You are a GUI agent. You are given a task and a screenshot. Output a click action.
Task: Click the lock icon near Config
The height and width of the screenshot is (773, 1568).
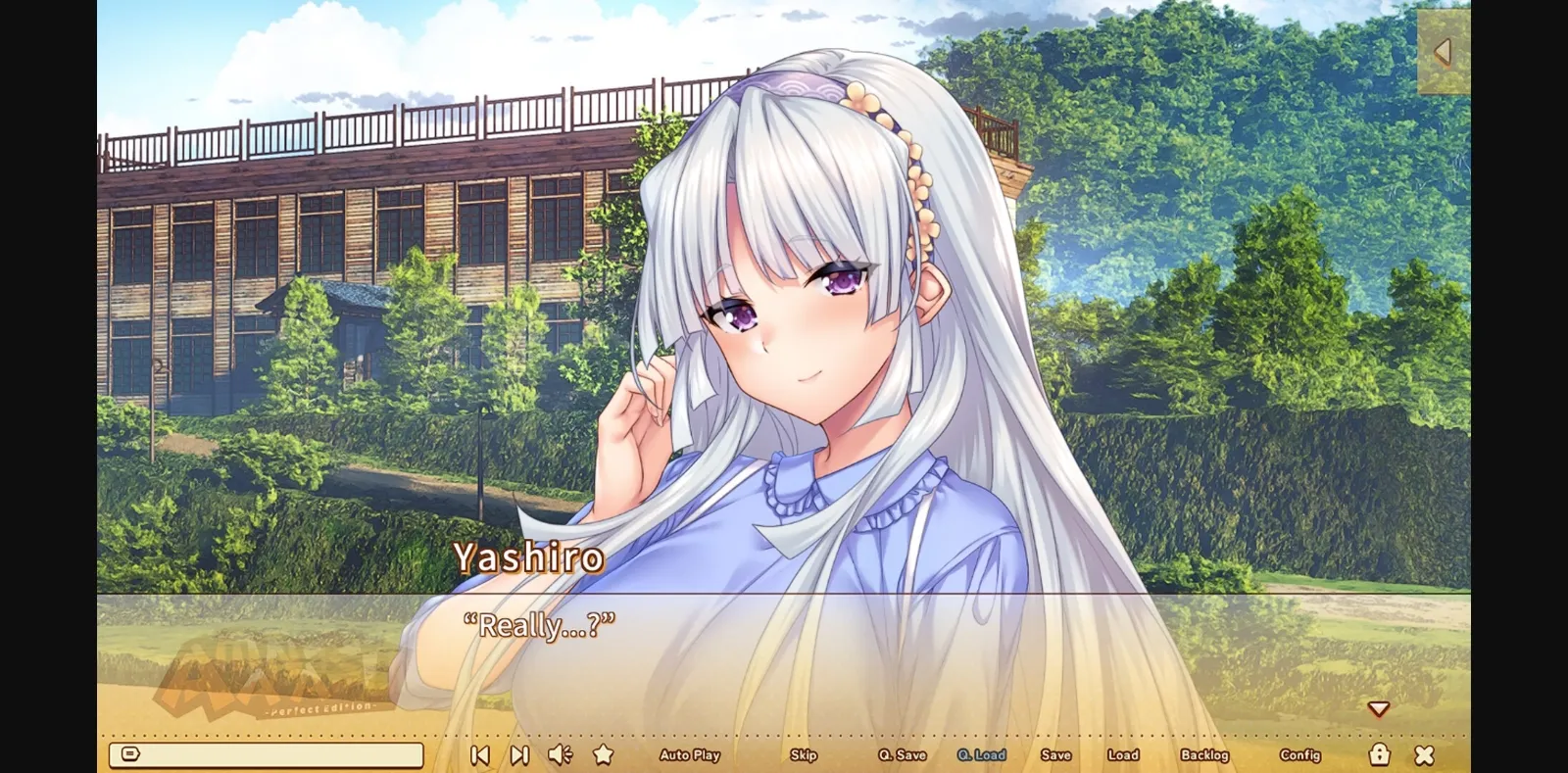[x=1380, y=754]
